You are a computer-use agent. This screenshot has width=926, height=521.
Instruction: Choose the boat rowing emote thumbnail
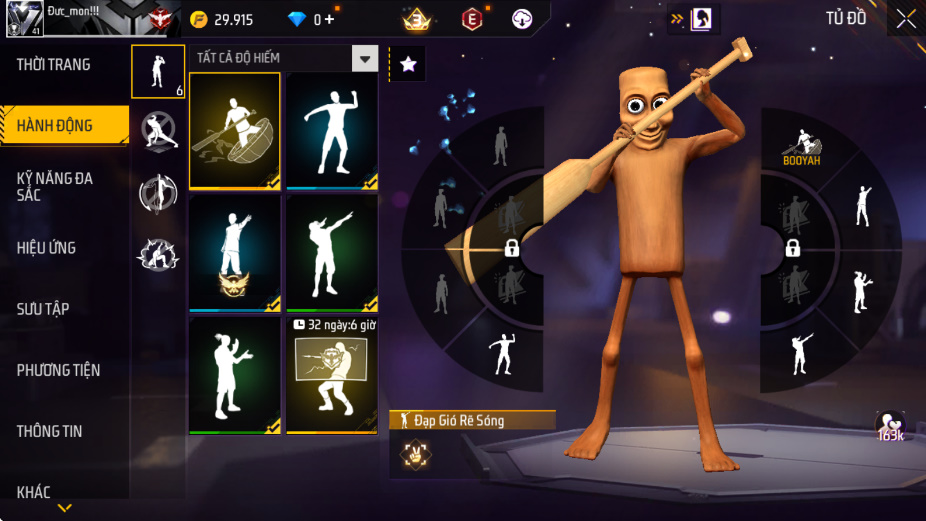[x=235, y=131]
